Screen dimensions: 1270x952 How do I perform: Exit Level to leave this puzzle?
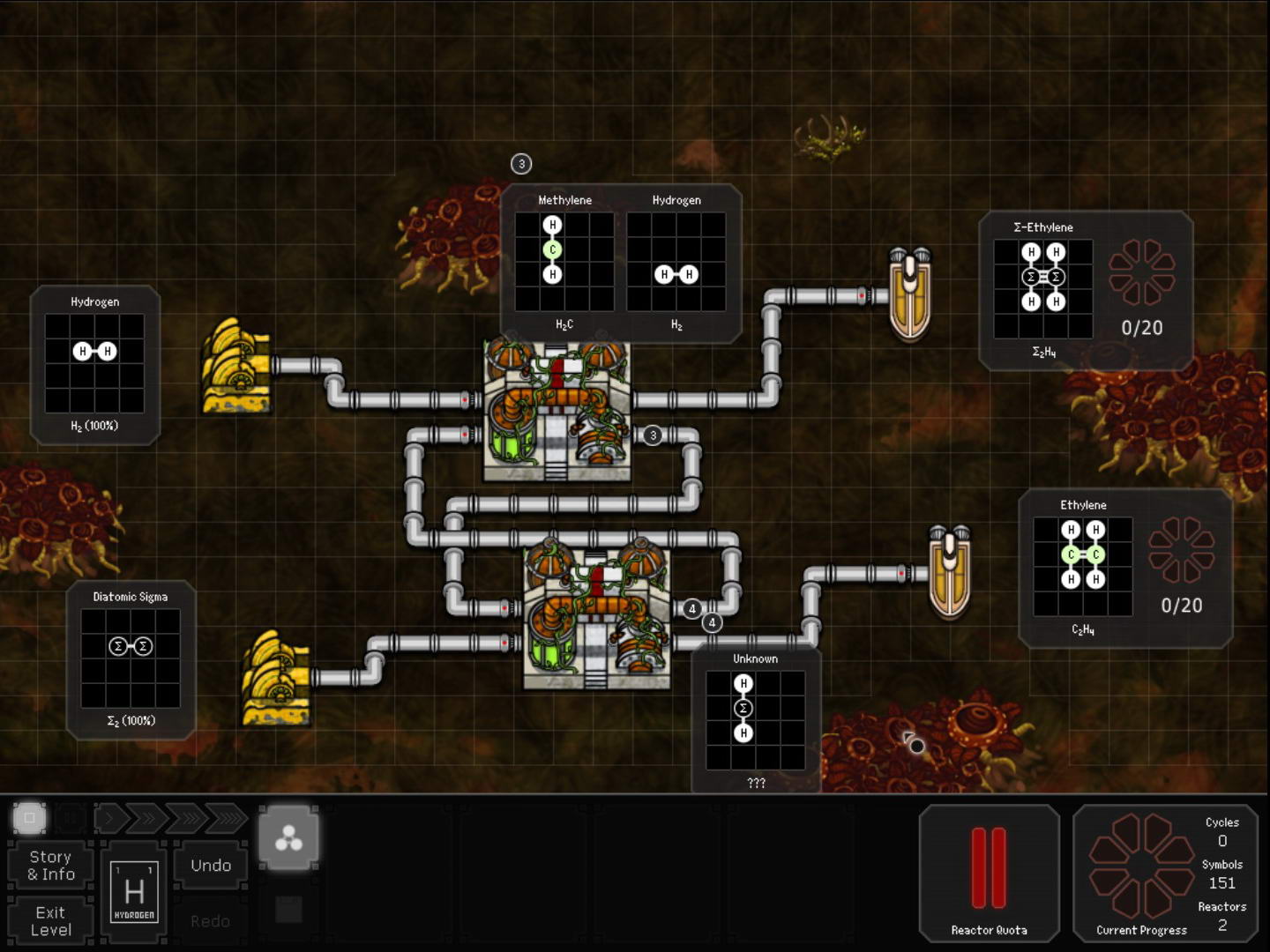point(51,920)
